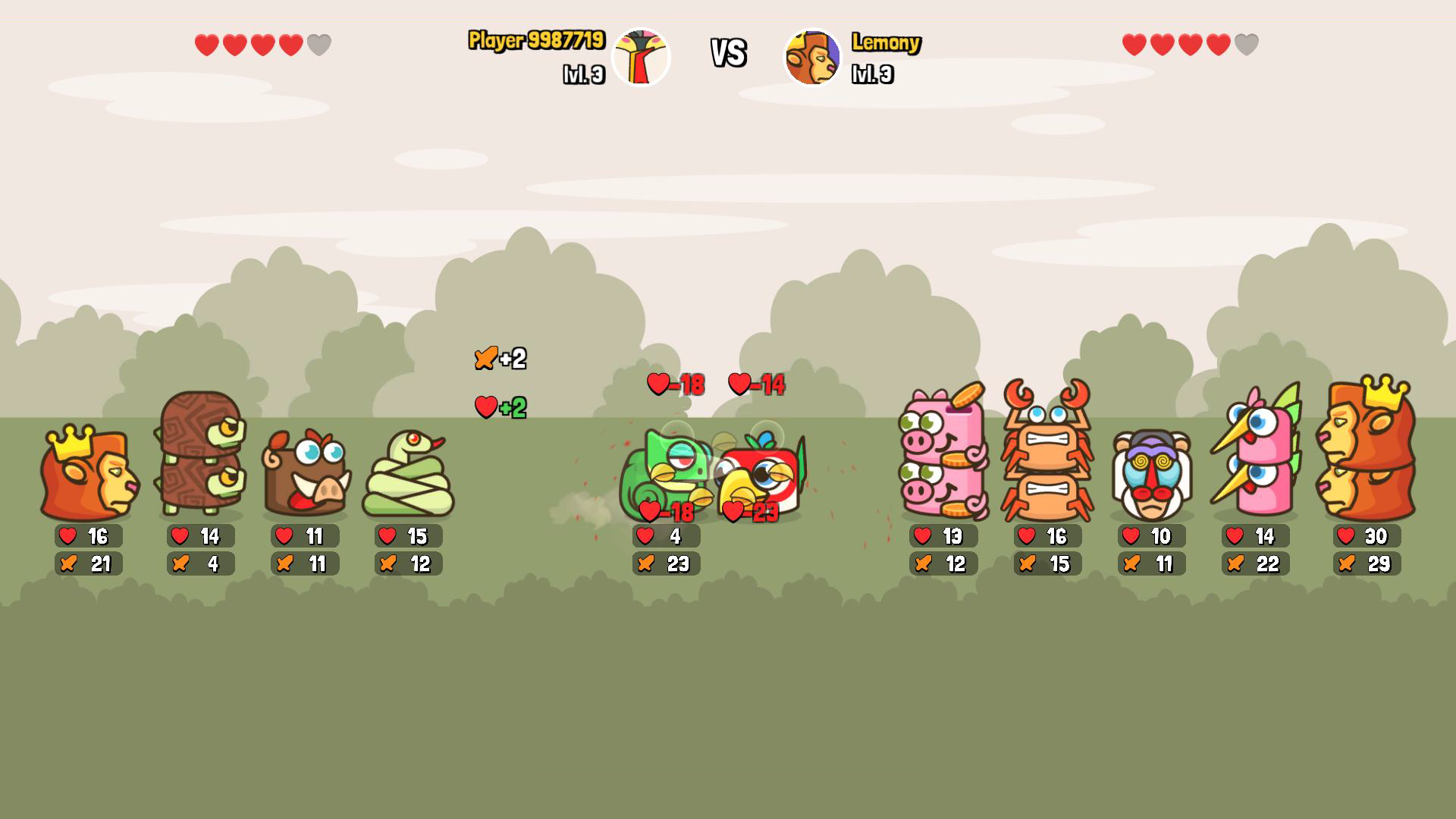Click the green +2 heart bonus indicator

500,407
